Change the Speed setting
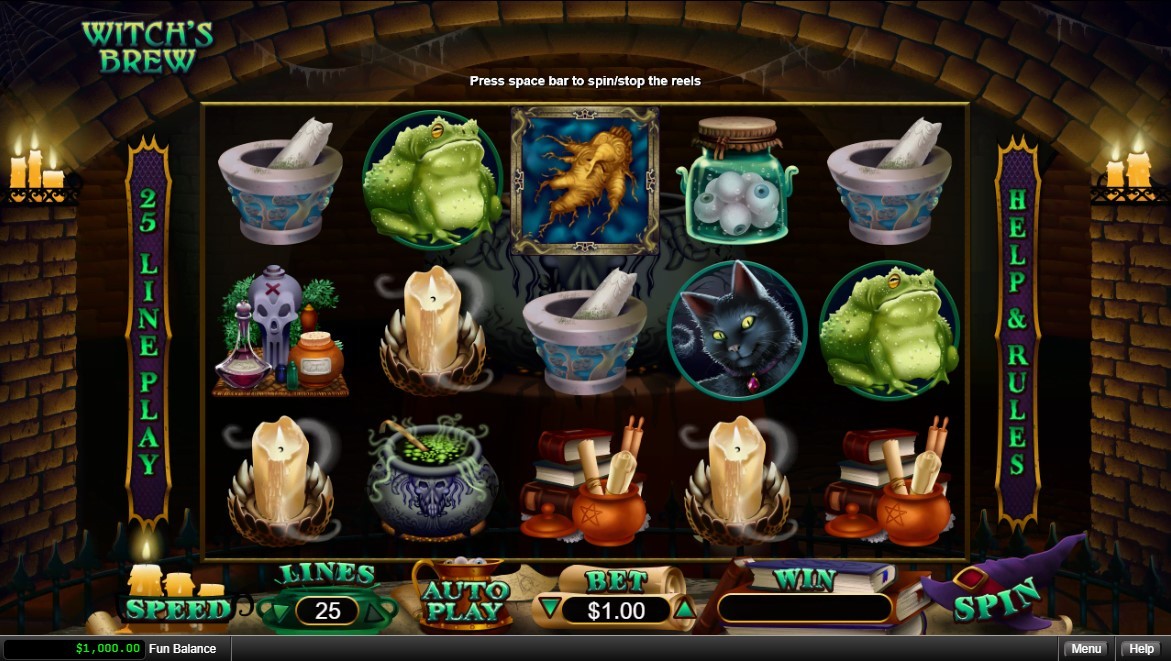The image size is (1171, 661). point(176,607)
